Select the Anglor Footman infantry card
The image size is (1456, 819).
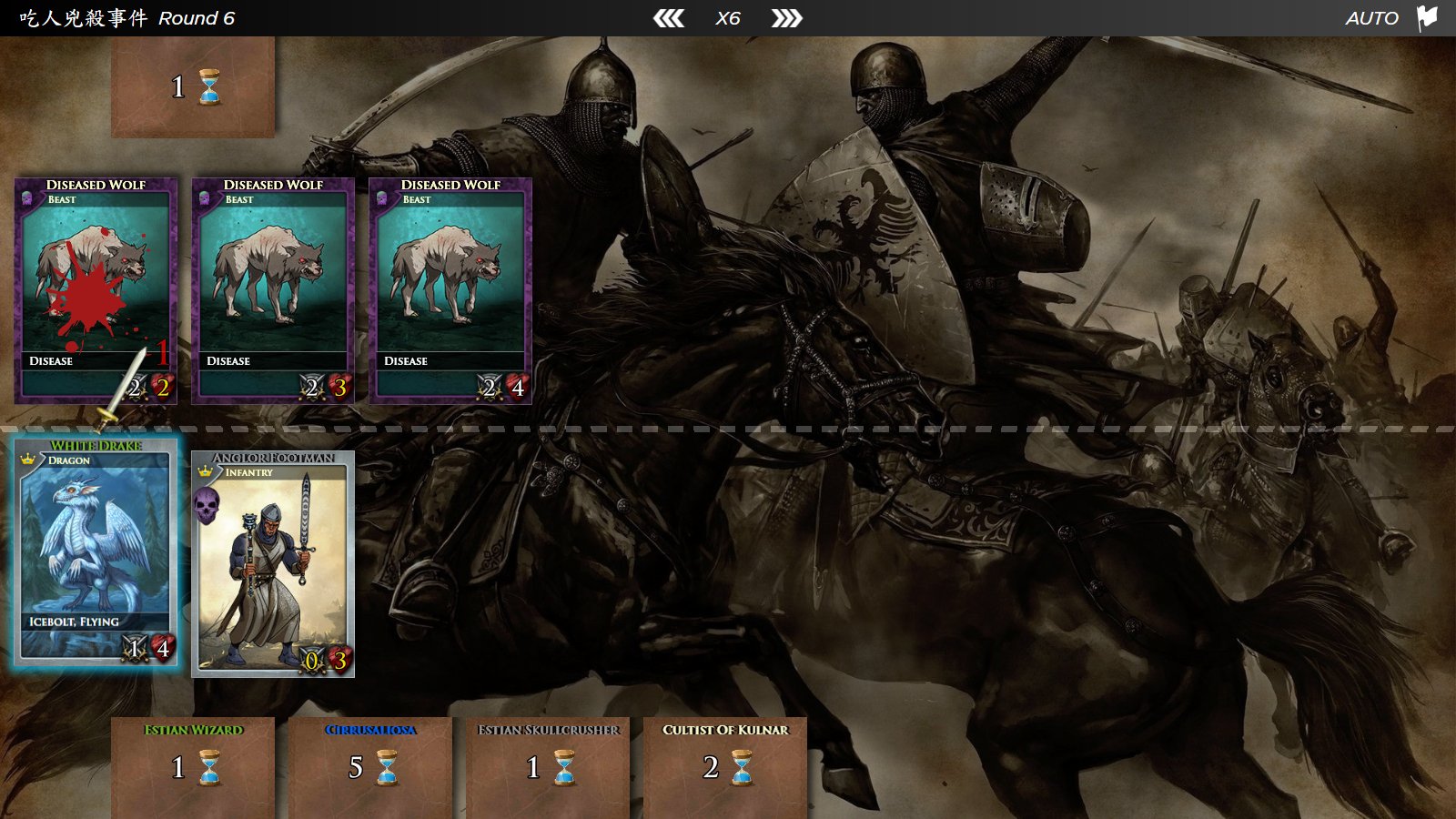pos(273,564)
